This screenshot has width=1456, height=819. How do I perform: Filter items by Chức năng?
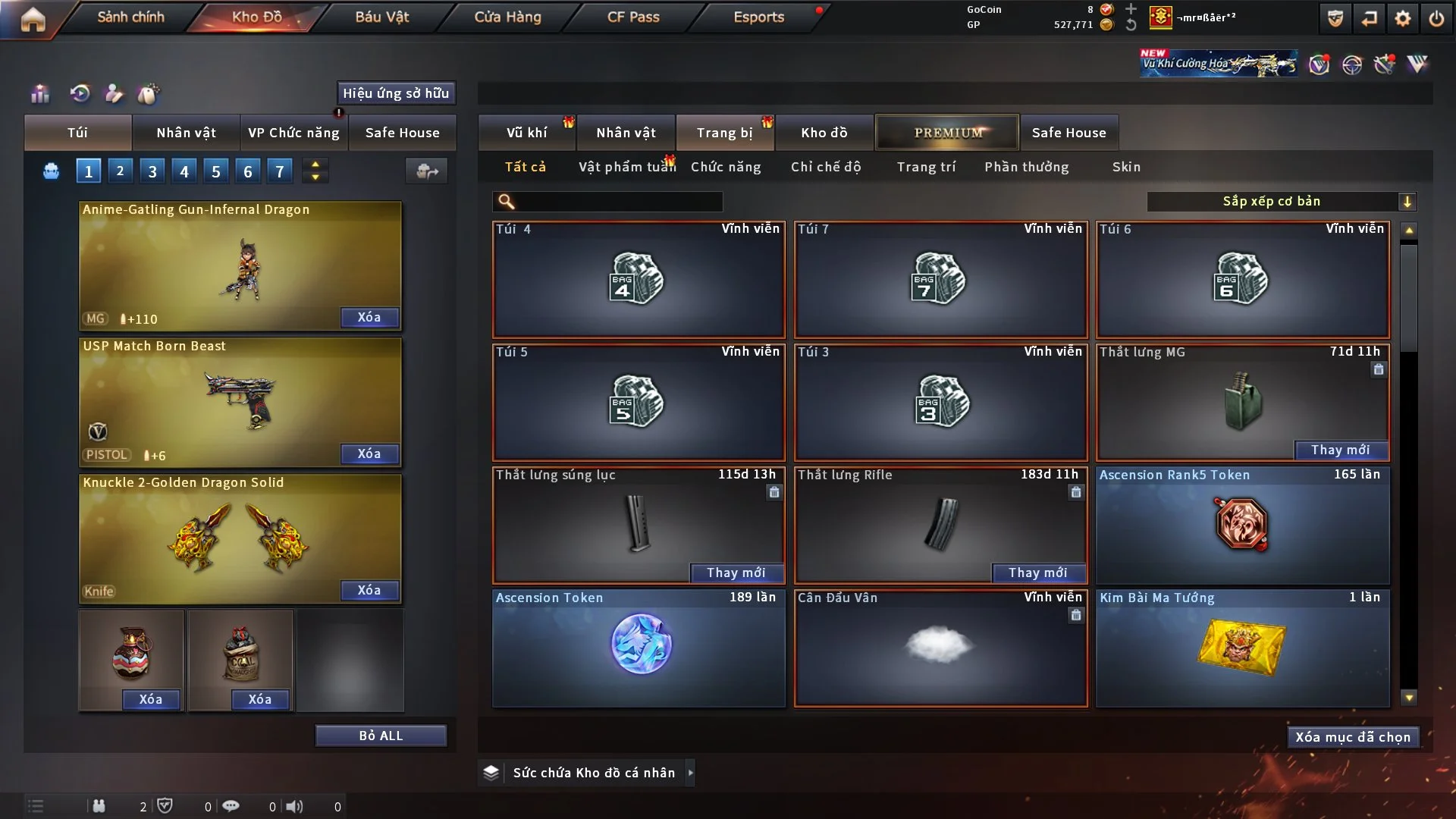click(x=726, y=167)
